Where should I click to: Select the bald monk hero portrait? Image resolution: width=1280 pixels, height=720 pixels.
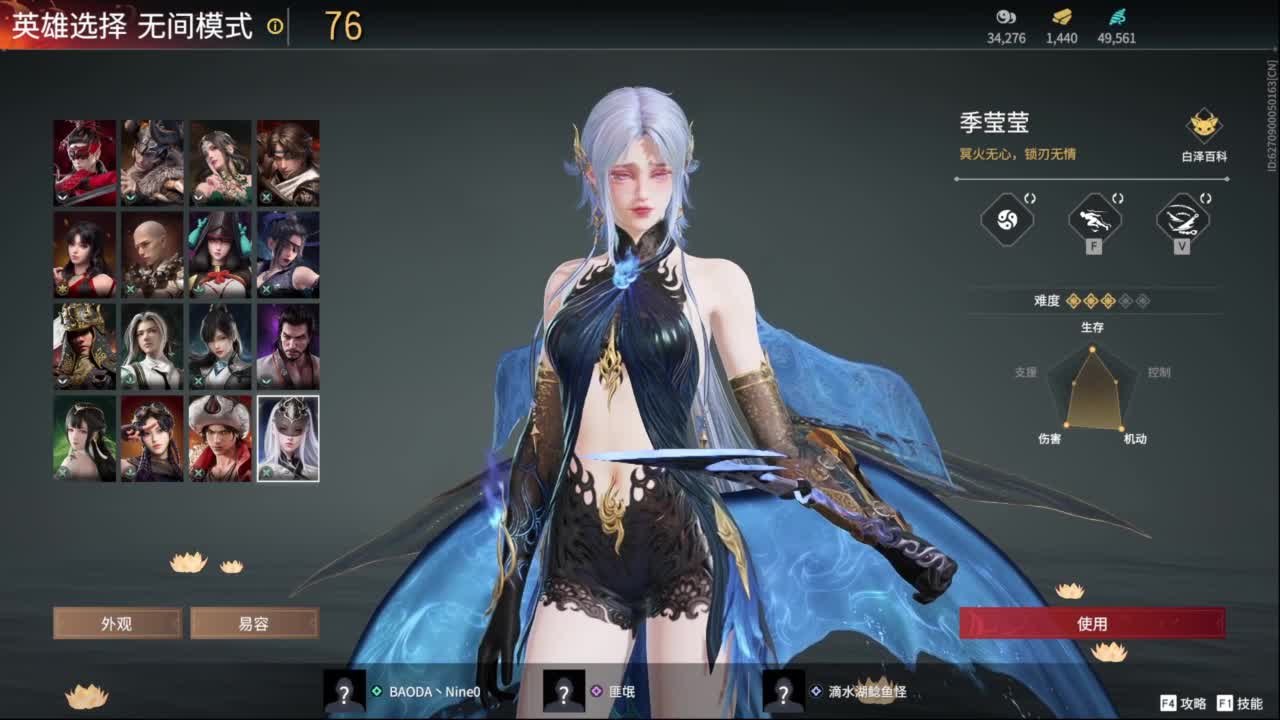coord(151,255)
